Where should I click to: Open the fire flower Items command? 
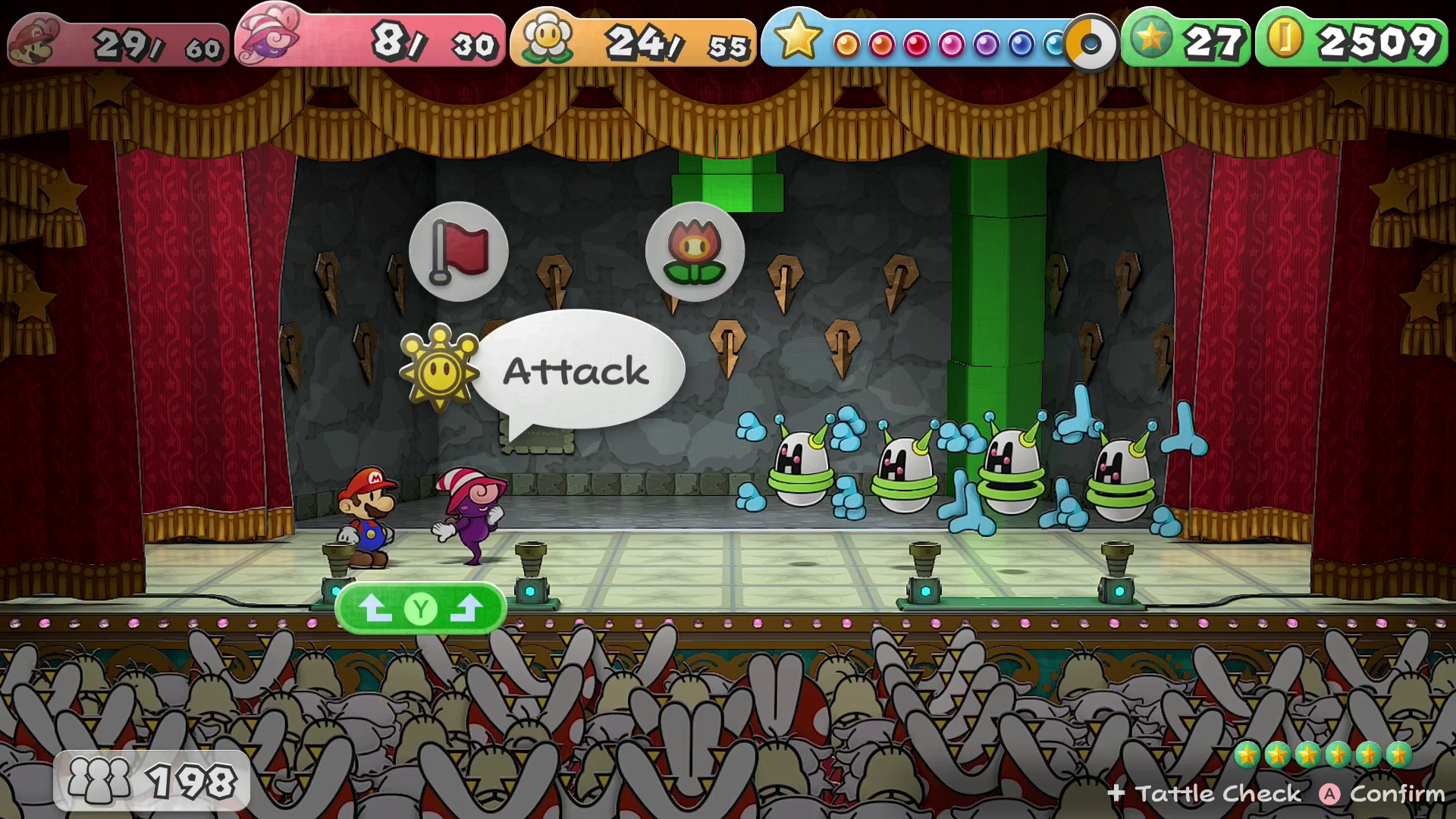(695, 252)
